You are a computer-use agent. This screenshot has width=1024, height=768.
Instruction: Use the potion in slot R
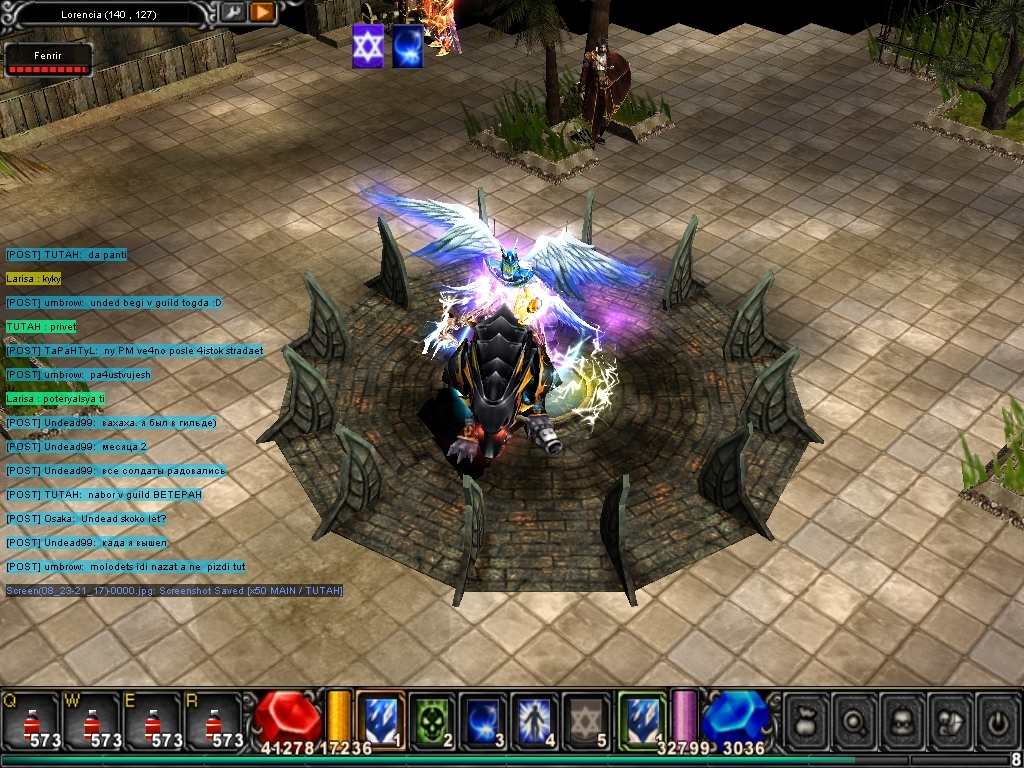[213, 720]
